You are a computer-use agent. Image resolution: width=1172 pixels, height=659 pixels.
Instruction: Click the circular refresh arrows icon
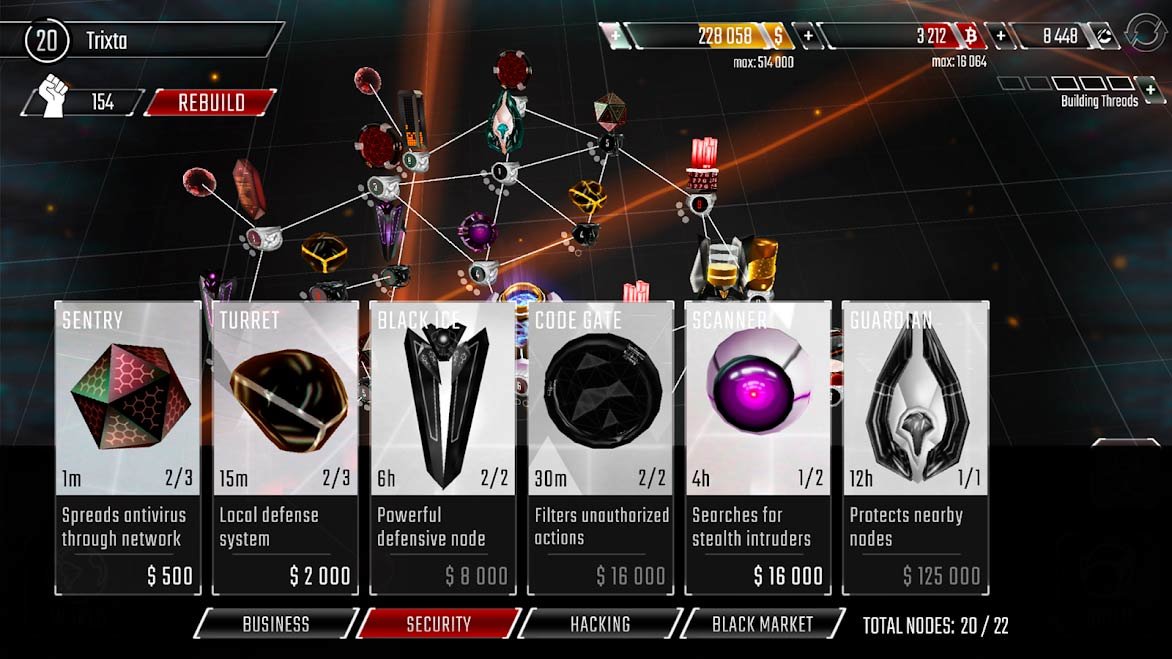pyautogui.click(x=1144, y=33)
